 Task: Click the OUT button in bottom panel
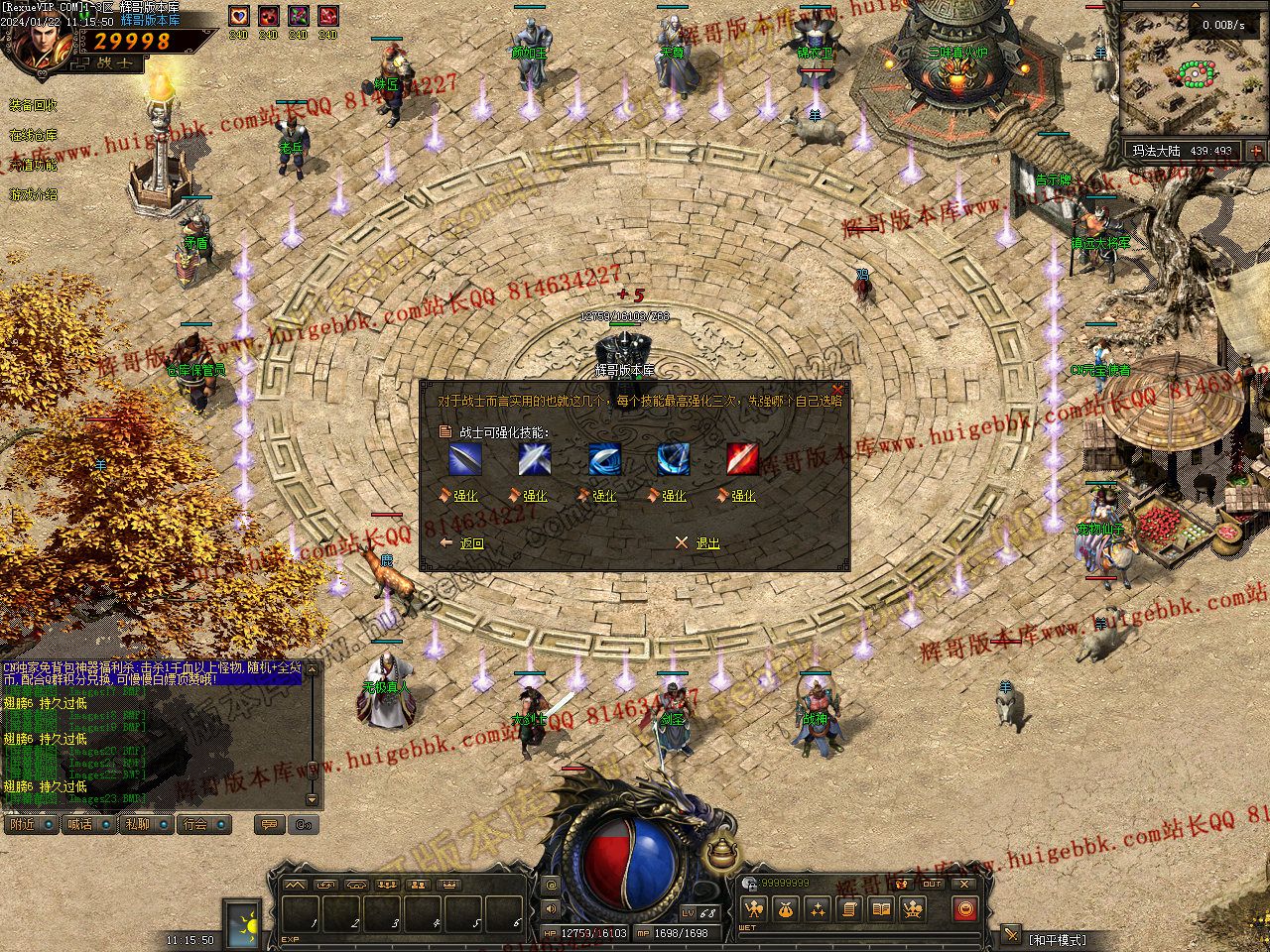click(x=932, y=884)
